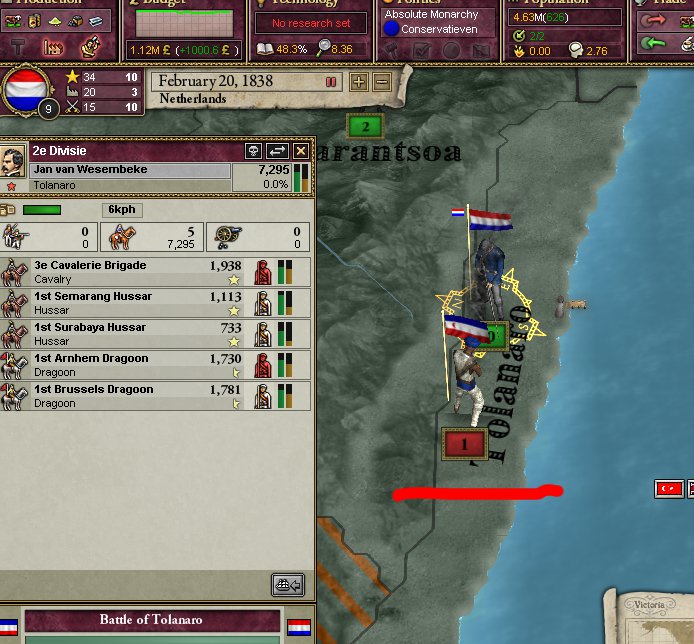Image resolution: width=694 pixels, height=644 pixels.
Task: Click leader Jan van Wesembeke's name bar
Action: pos(130,170)
